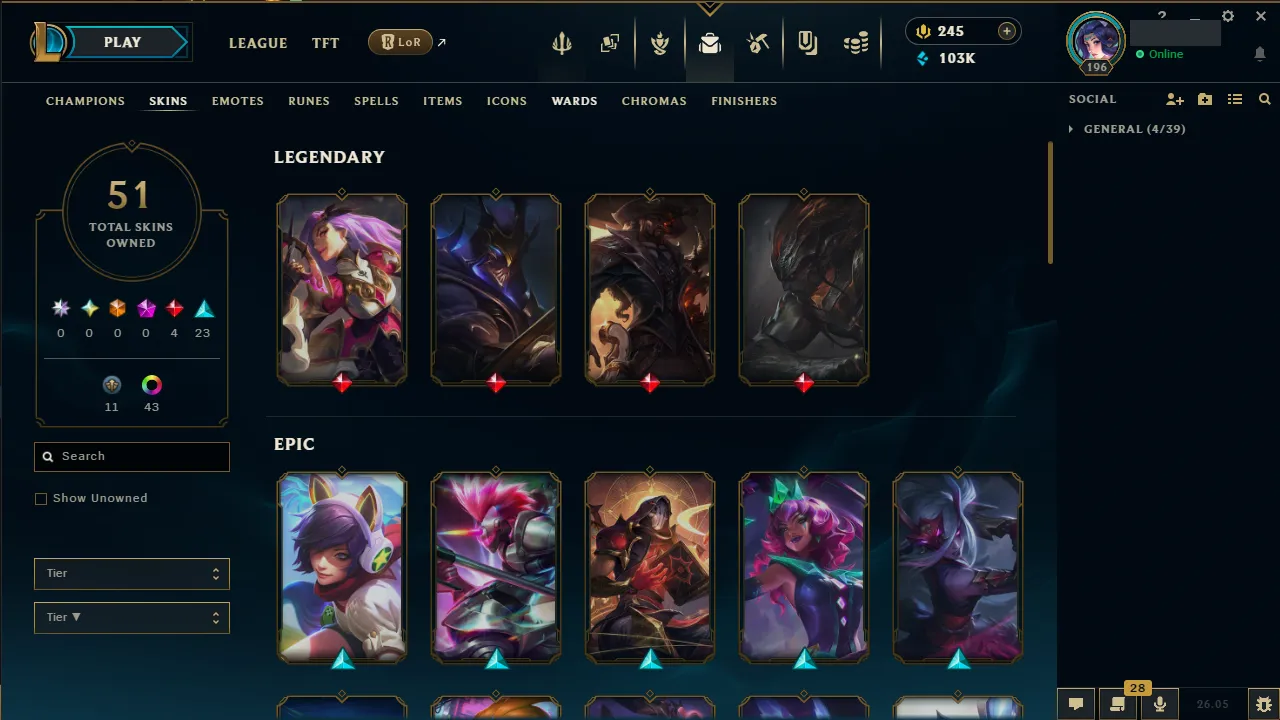The width and height of the screenshot is (1280, 720).
Task: Open the TFT menu section
Action: click(x=325, y=43)
